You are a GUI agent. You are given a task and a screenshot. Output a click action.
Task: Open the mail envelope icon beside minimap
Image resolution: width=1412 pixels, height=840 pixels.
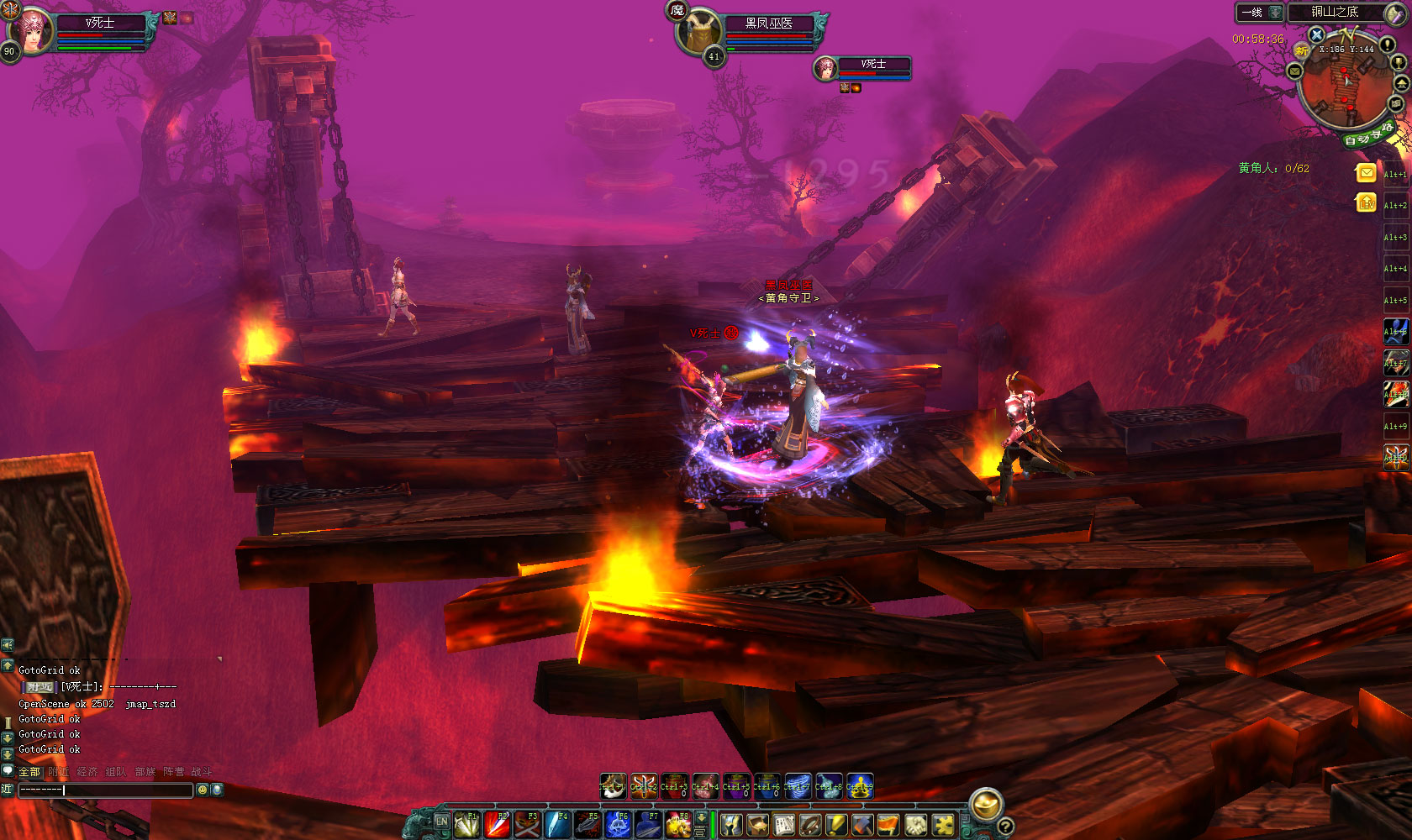[x=1295, y=72]
